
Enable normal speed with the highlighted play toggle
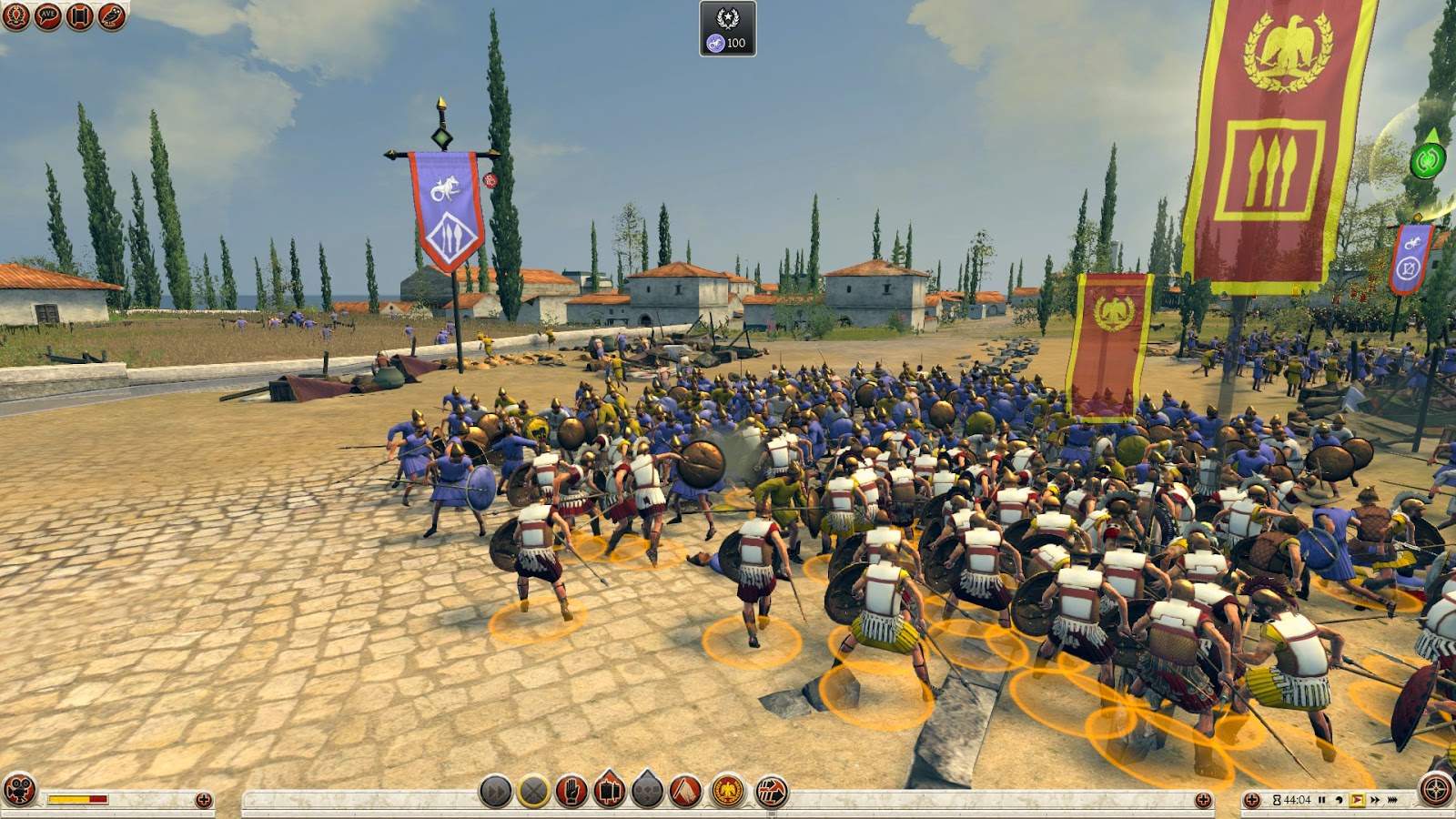pos(1358,800)
